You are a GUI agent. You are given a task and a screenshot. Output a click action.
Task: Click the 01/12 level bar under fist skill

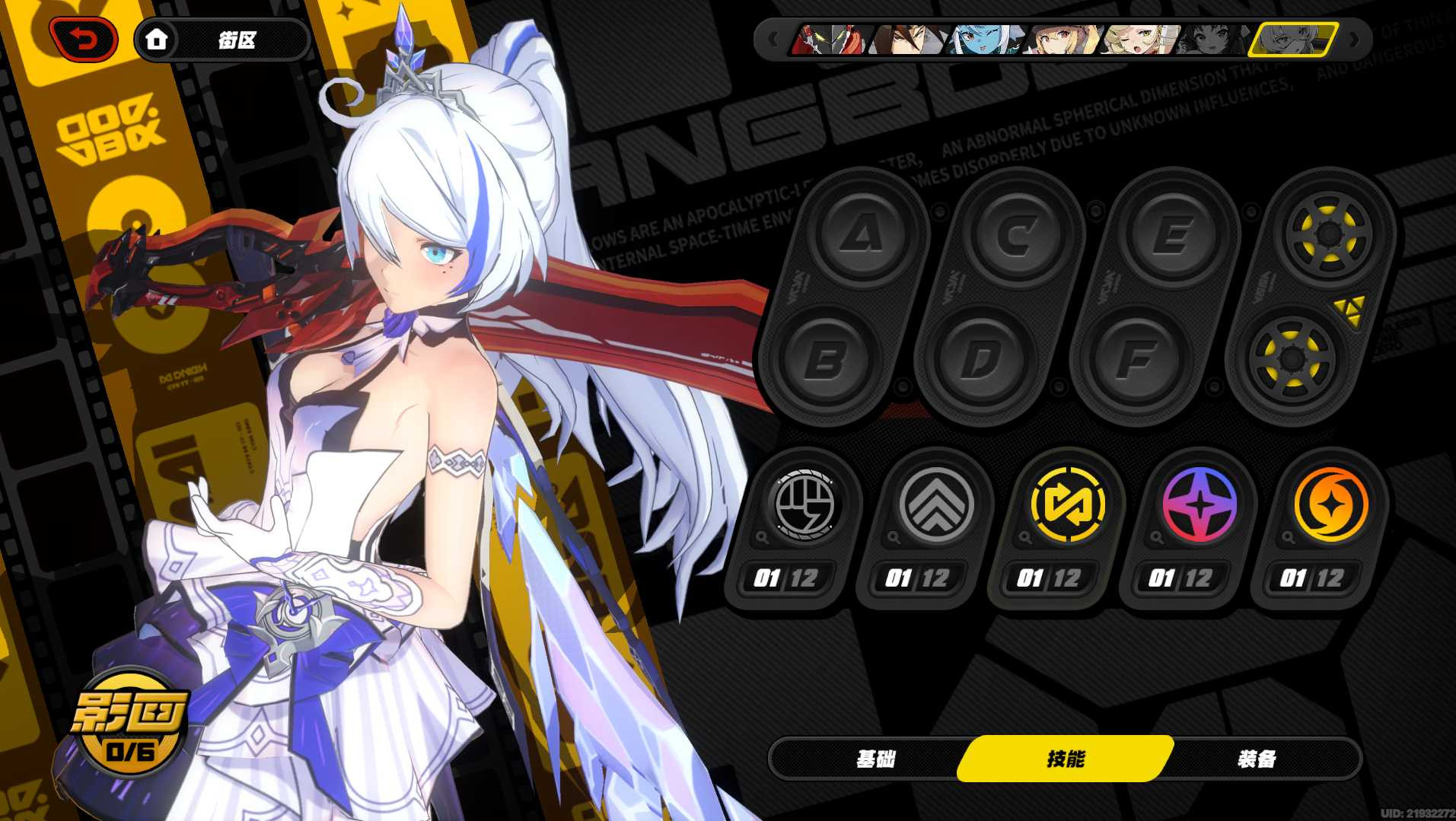click(788, 578)
